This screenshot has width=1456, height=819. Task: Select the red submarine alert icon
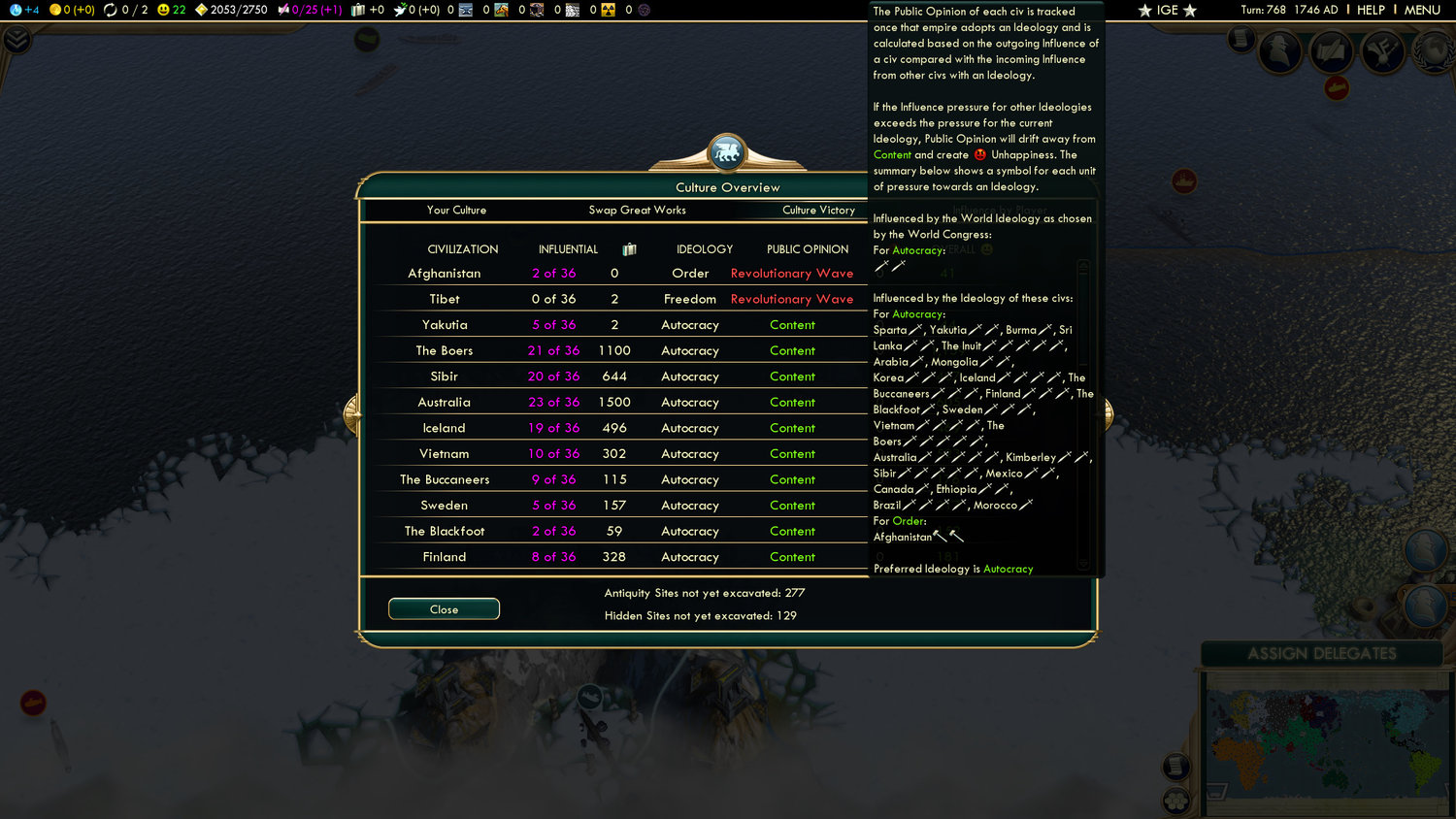(1338, 87)
